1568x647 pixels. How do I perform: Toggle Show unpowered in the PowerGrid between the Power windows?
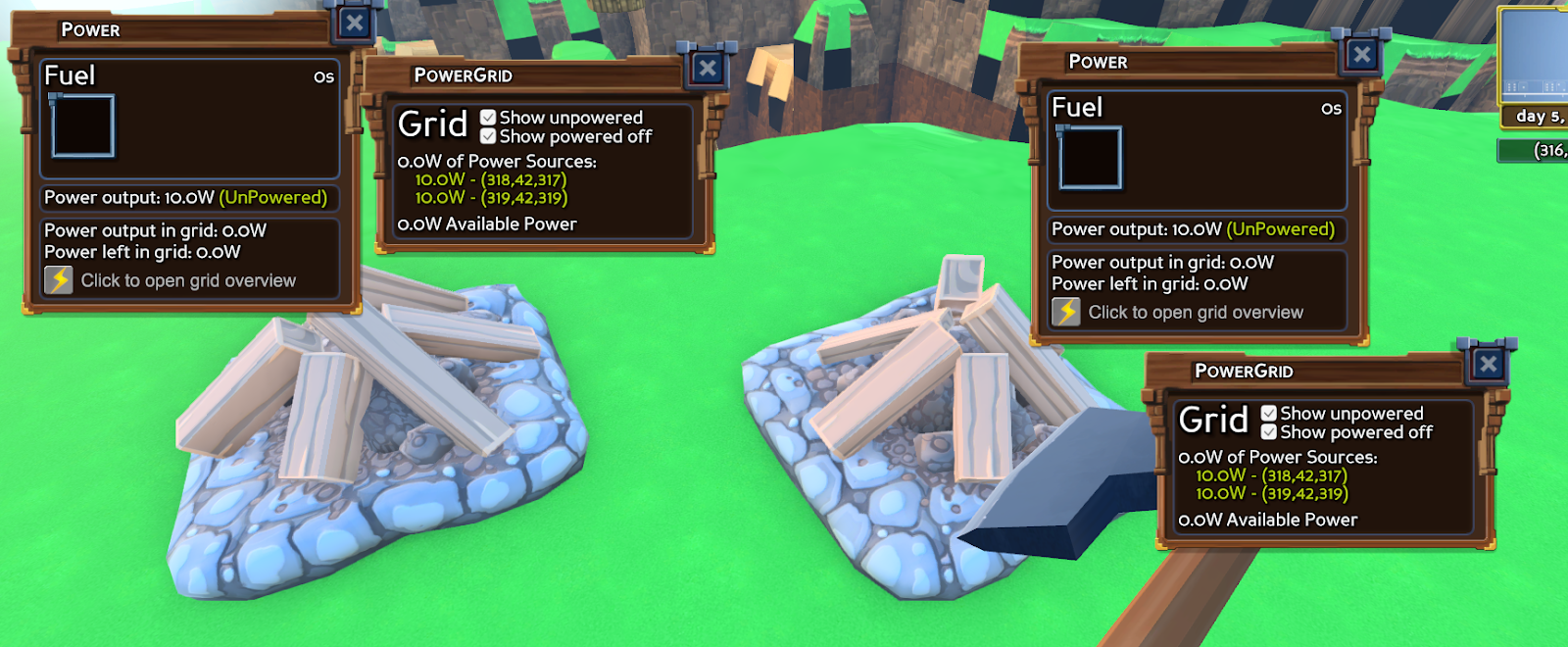(x=488, y=118)
